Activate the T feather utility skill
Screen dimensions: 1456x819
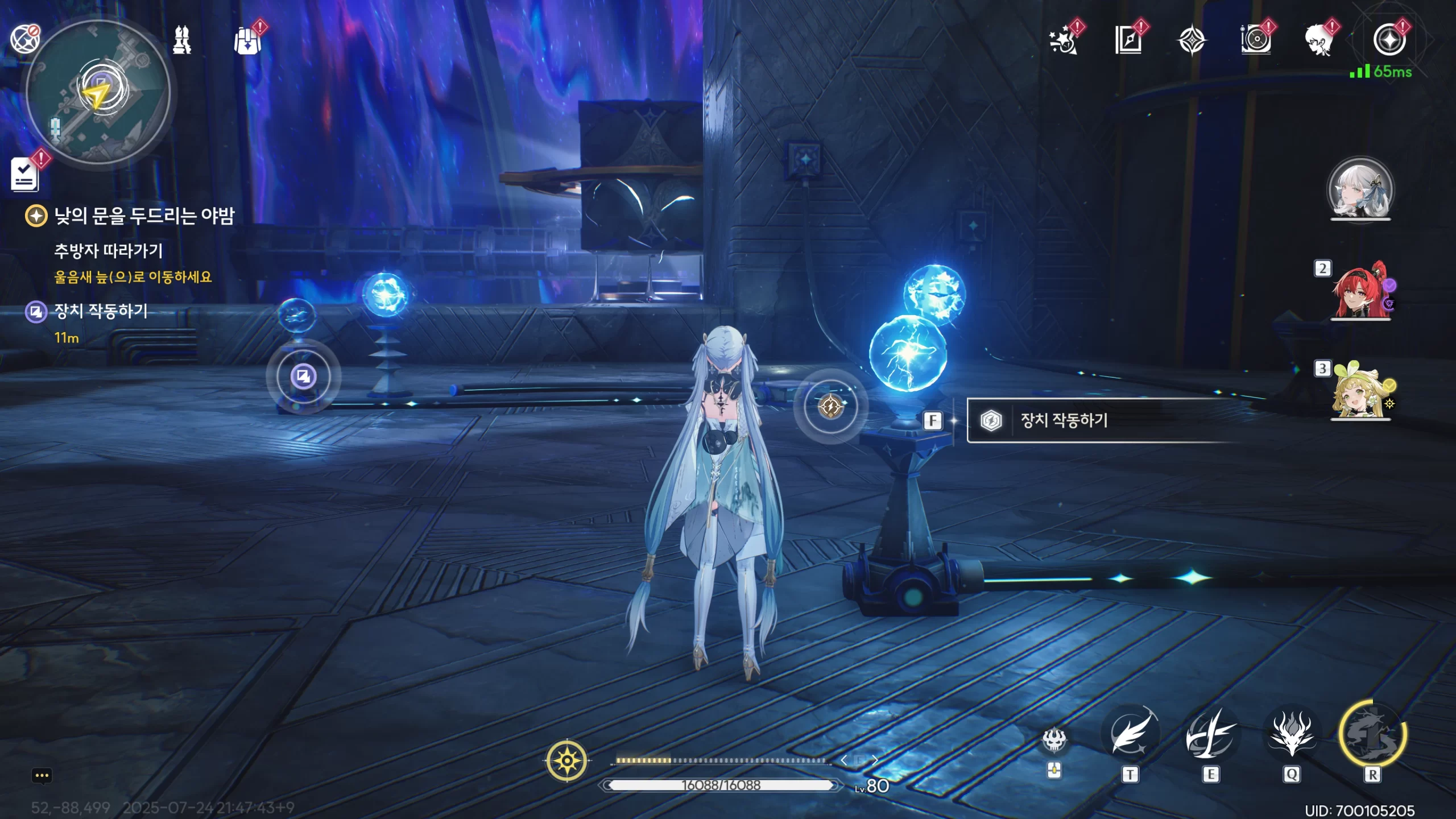point(1130,735)
